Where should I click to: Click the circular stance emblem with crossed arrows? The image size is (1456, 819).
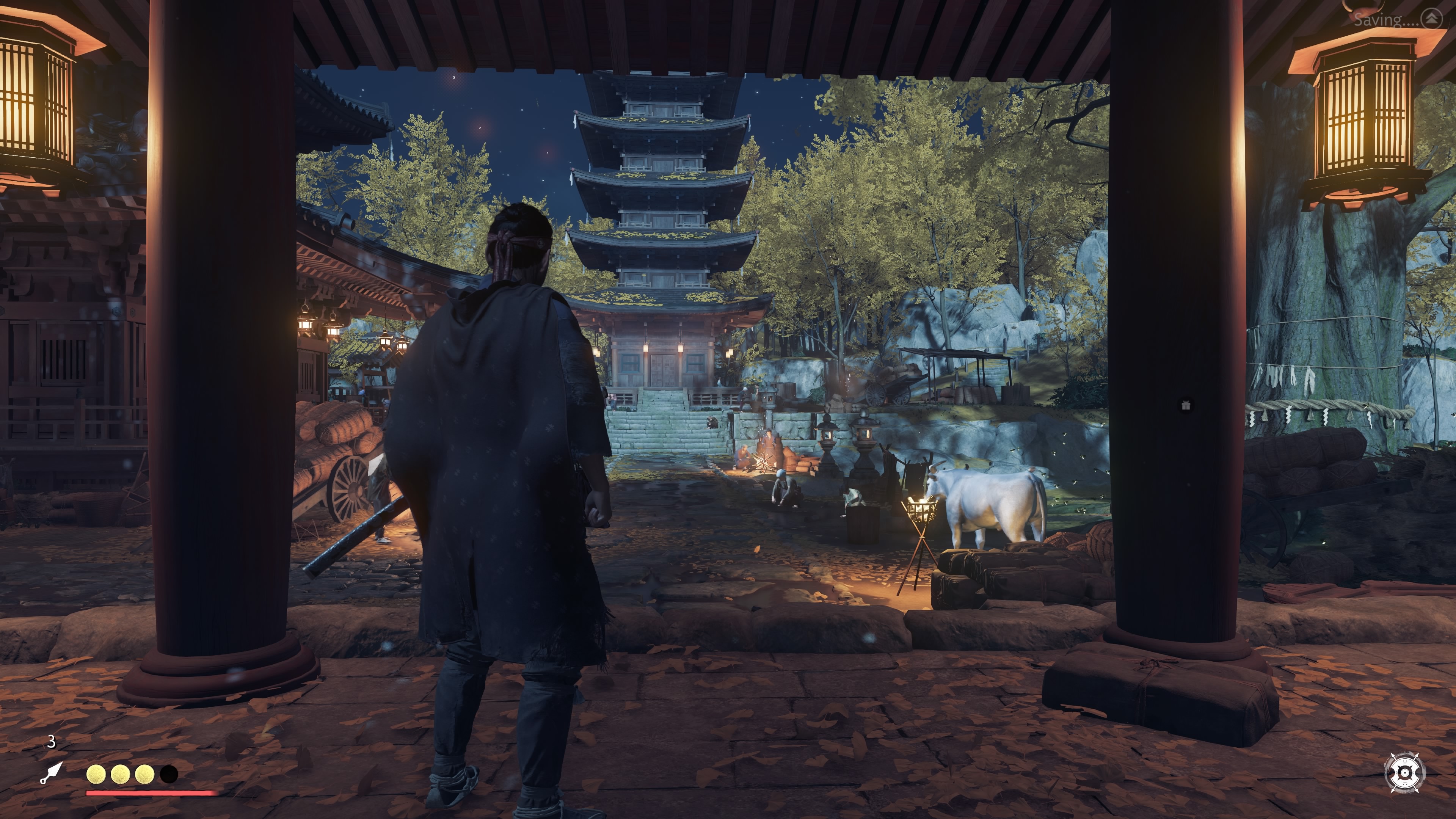(1405, 772)
